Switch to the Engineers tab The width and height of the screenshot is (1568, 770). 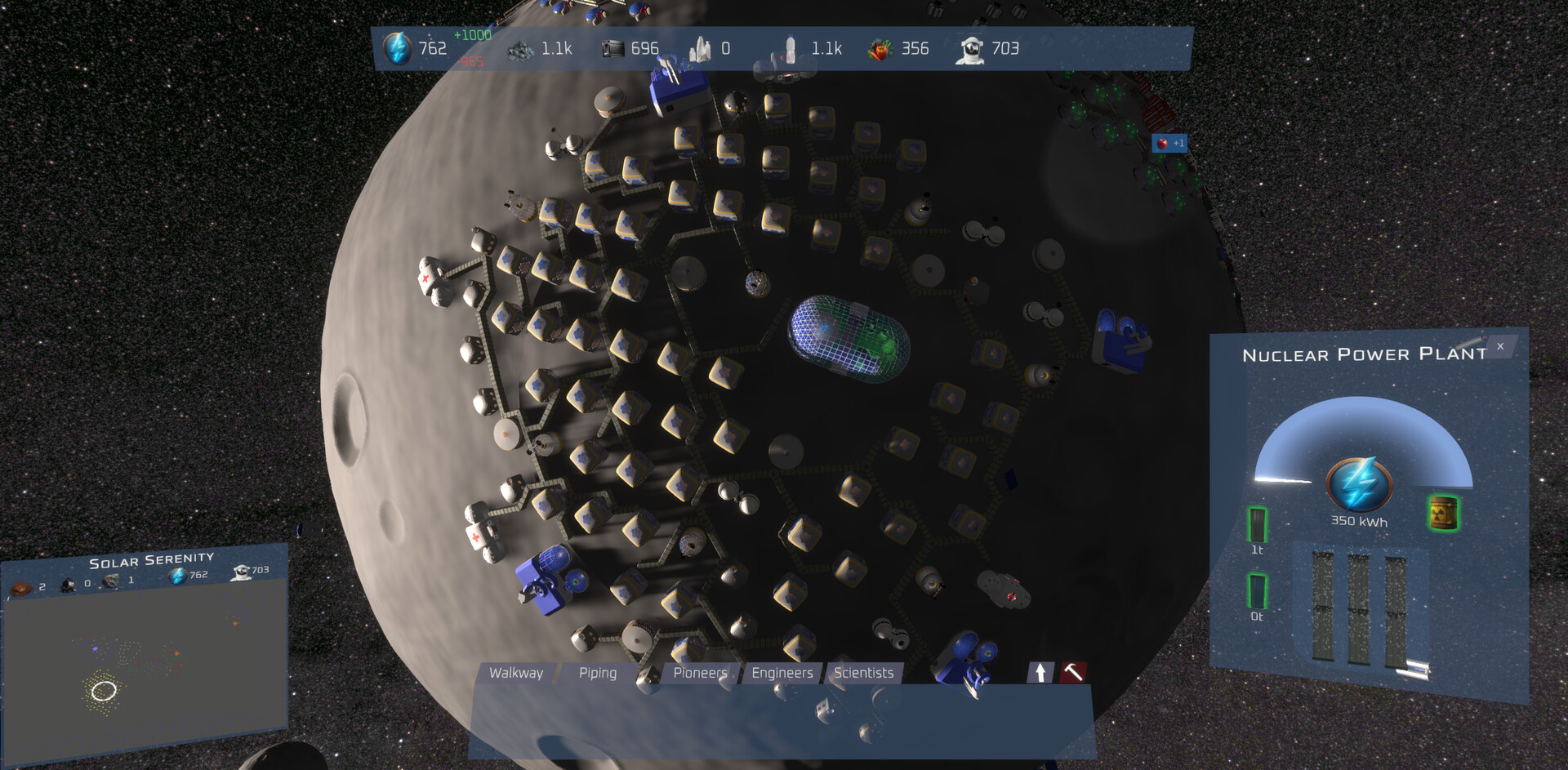[782, 673]
